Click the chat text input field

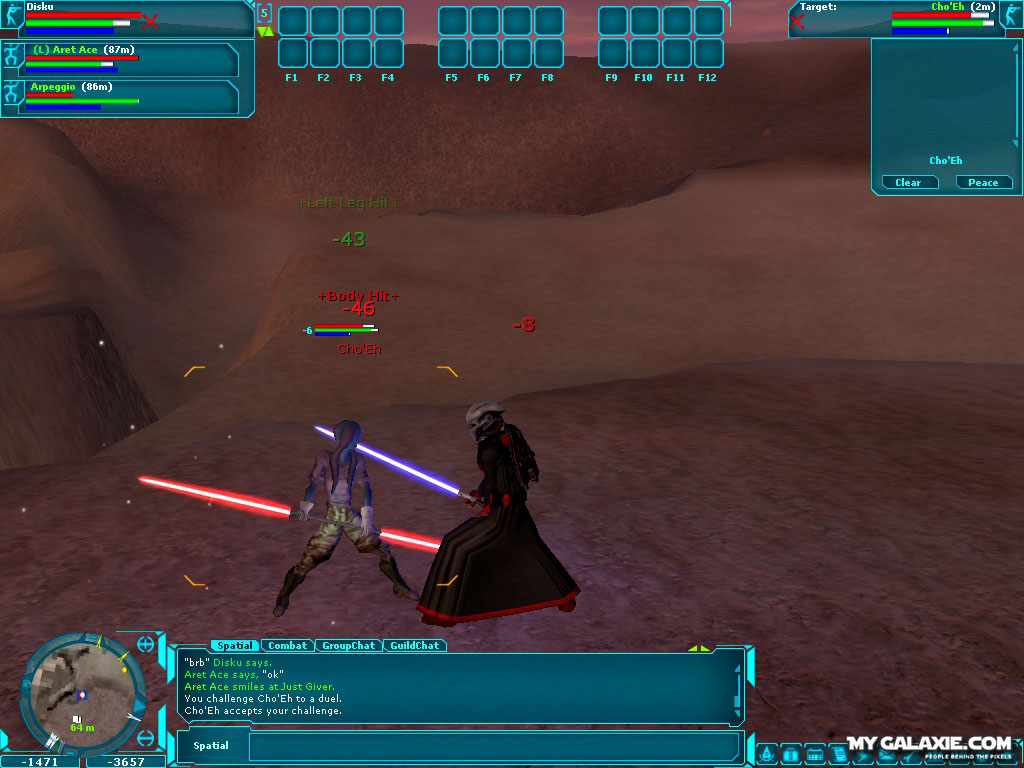[494, 746]
